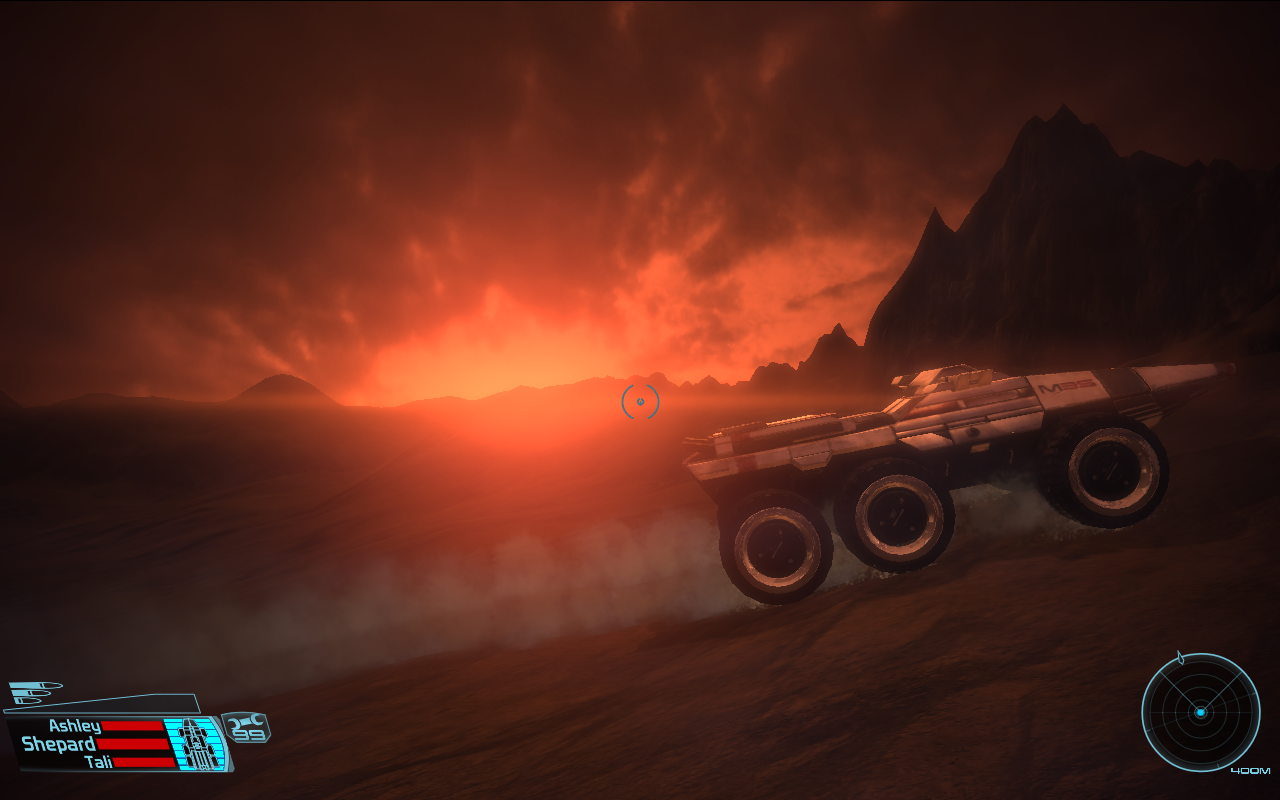Select the Ashley squad name
Image resolution: width=1280 pixels, height=800 pixels.
[75, 727]
